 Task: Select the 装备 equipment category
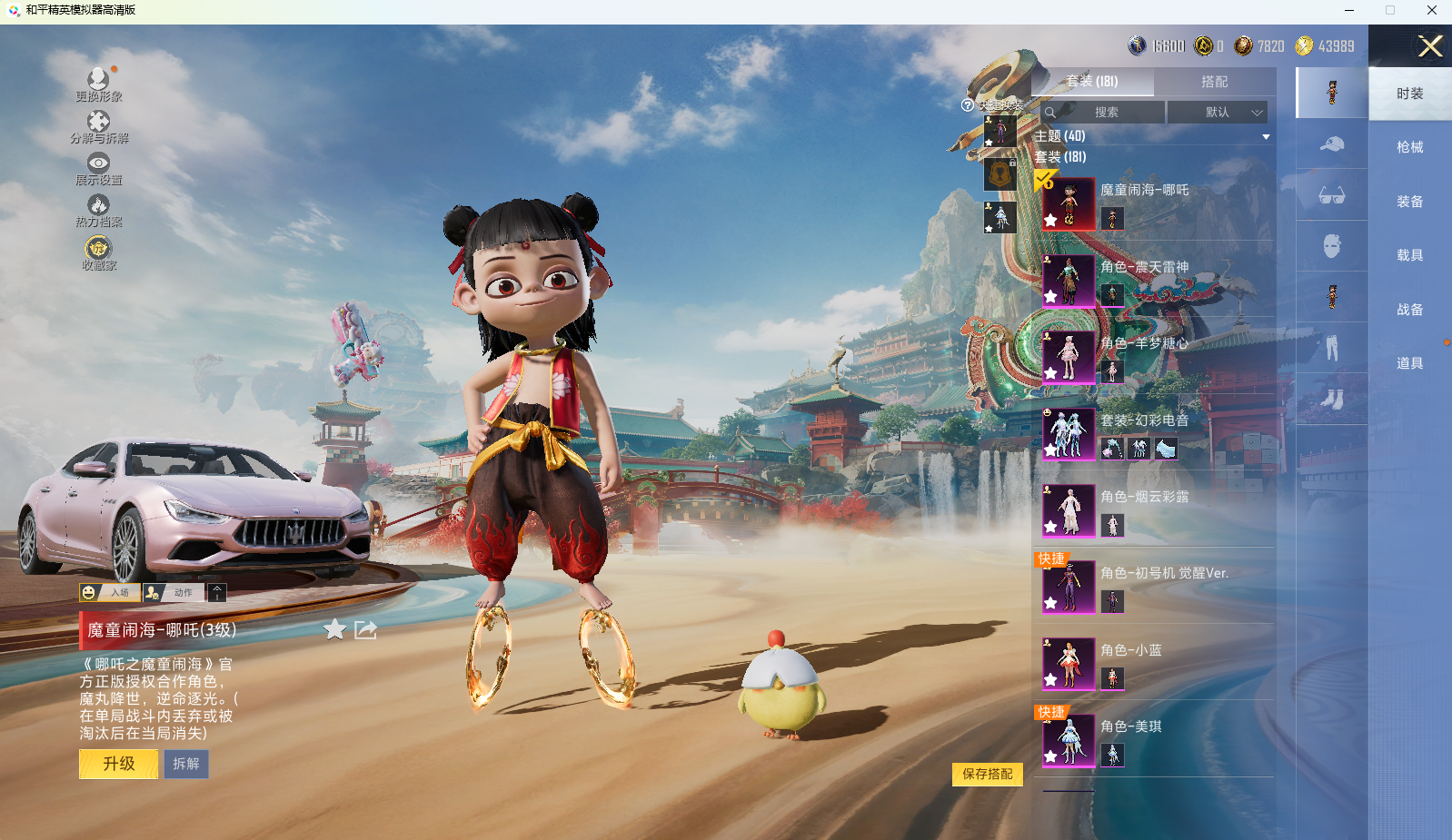tap(1409, 202)
